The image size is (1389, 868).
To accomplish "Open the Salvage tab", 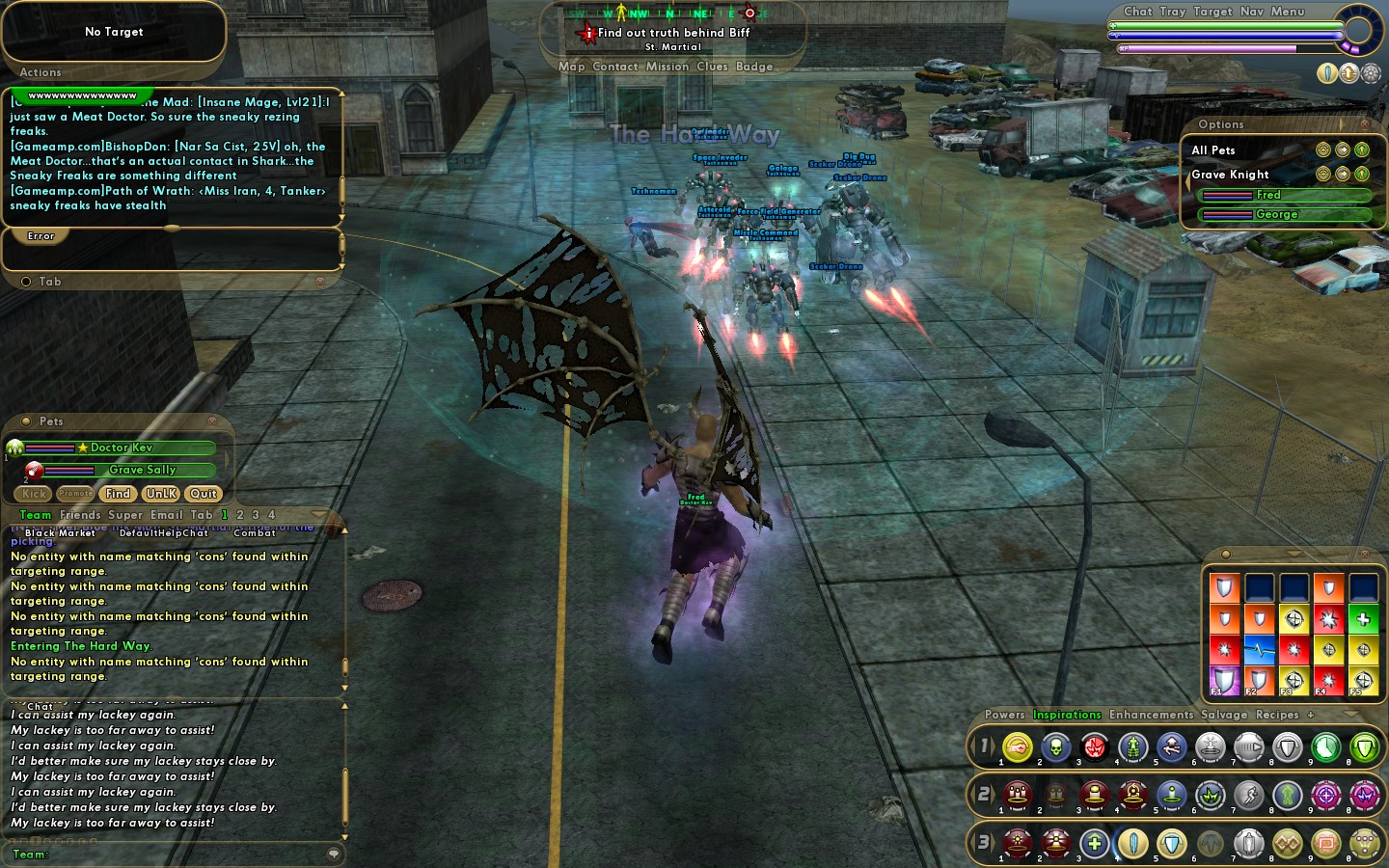I will (1224, 715).
